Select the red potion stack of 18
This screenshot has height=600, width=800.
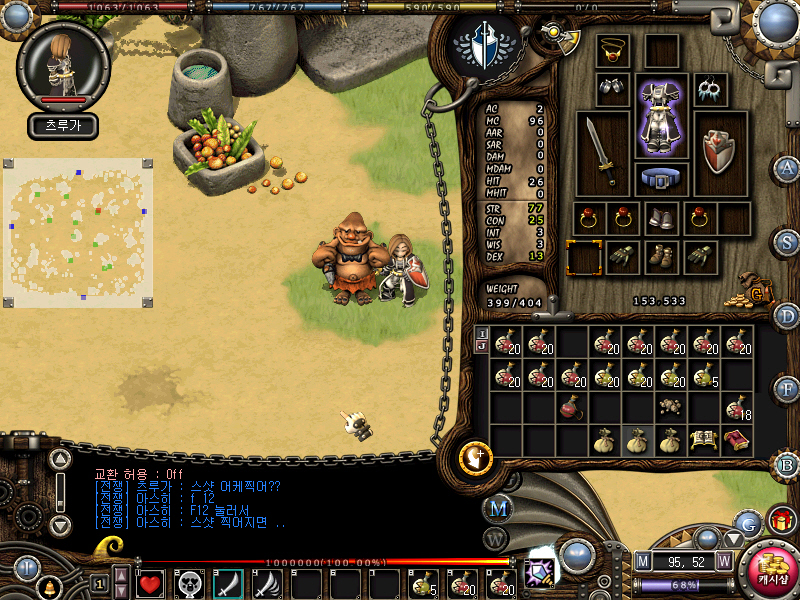click(737, 407)
